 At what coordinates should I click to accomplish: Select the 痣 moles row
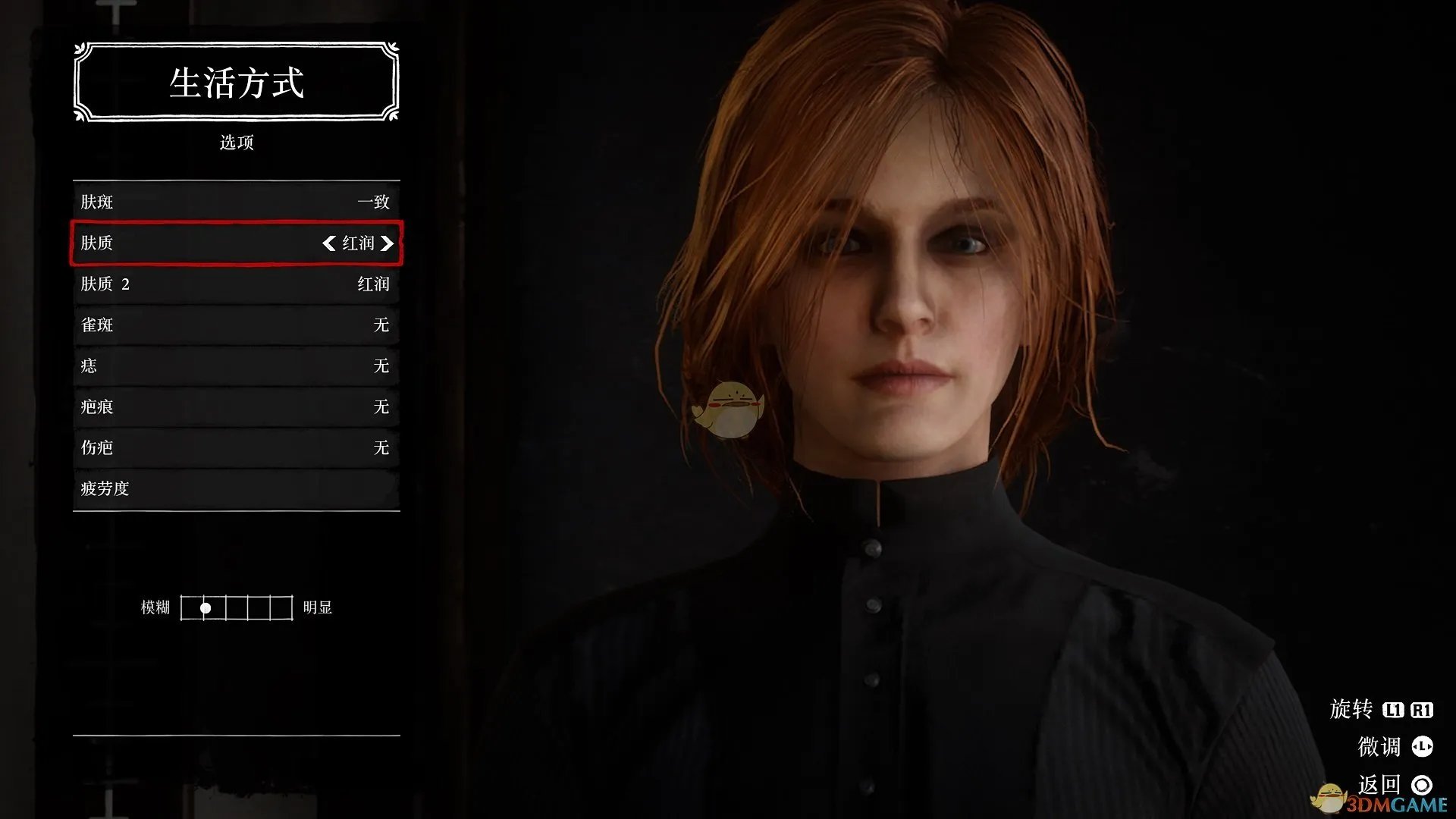tap(236, 366)
